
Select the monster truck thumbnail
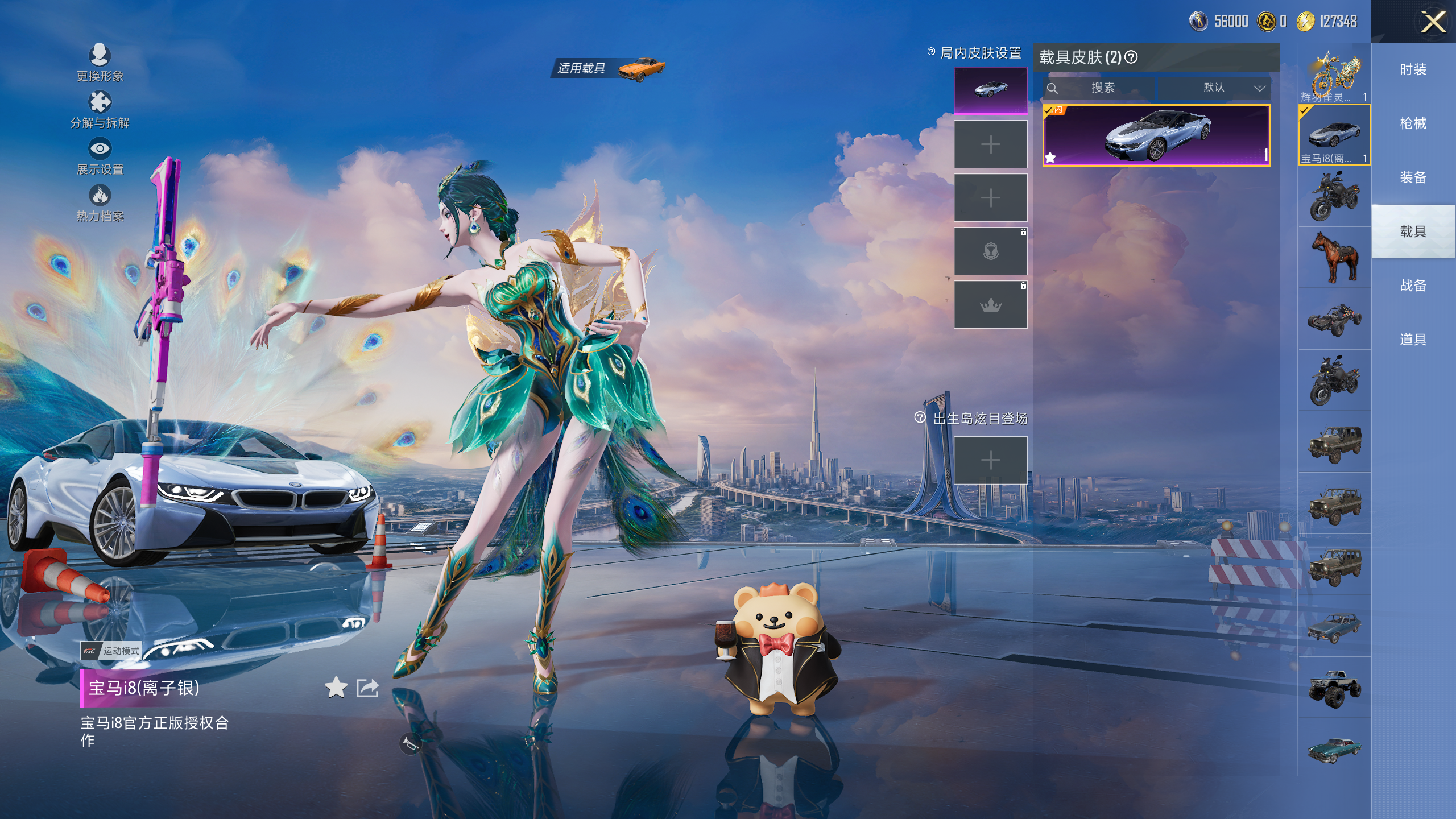tap(1334, 688)
